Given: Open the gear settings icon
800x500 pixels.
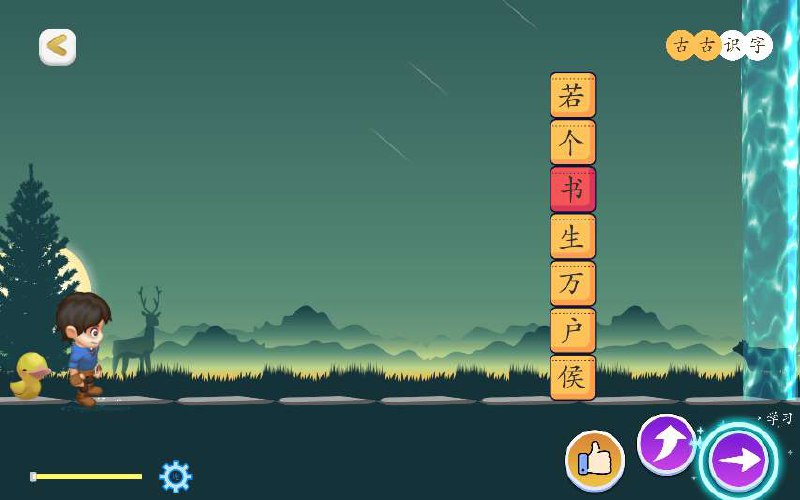Looking at the screenshot, I should (175, 476).
